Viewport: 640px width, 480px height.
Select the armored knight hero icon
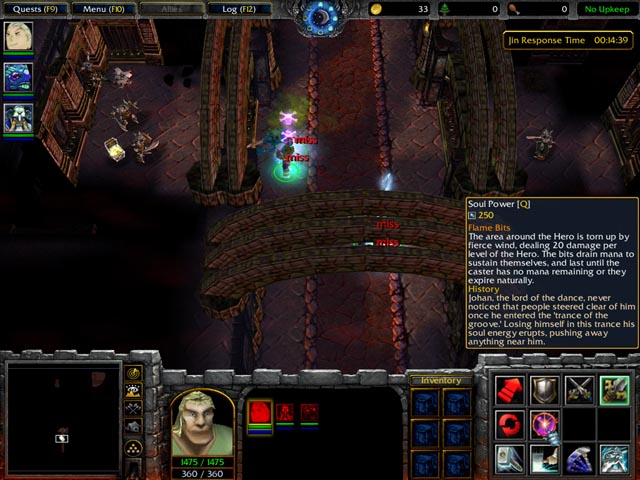(x=18, y=118)
